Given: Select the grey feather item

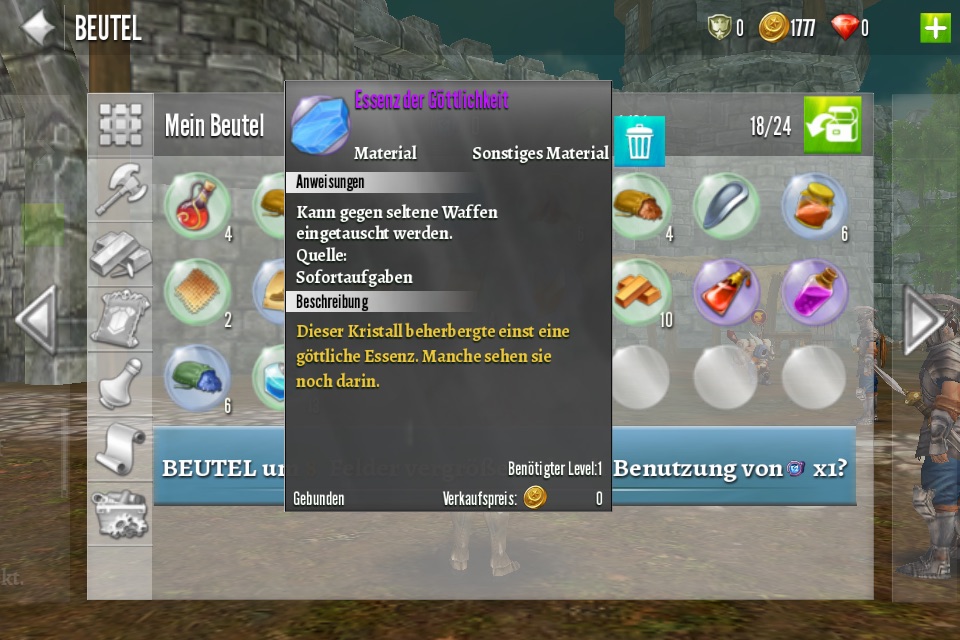Looking at the screenshot, I should click(x=727, y=205).
